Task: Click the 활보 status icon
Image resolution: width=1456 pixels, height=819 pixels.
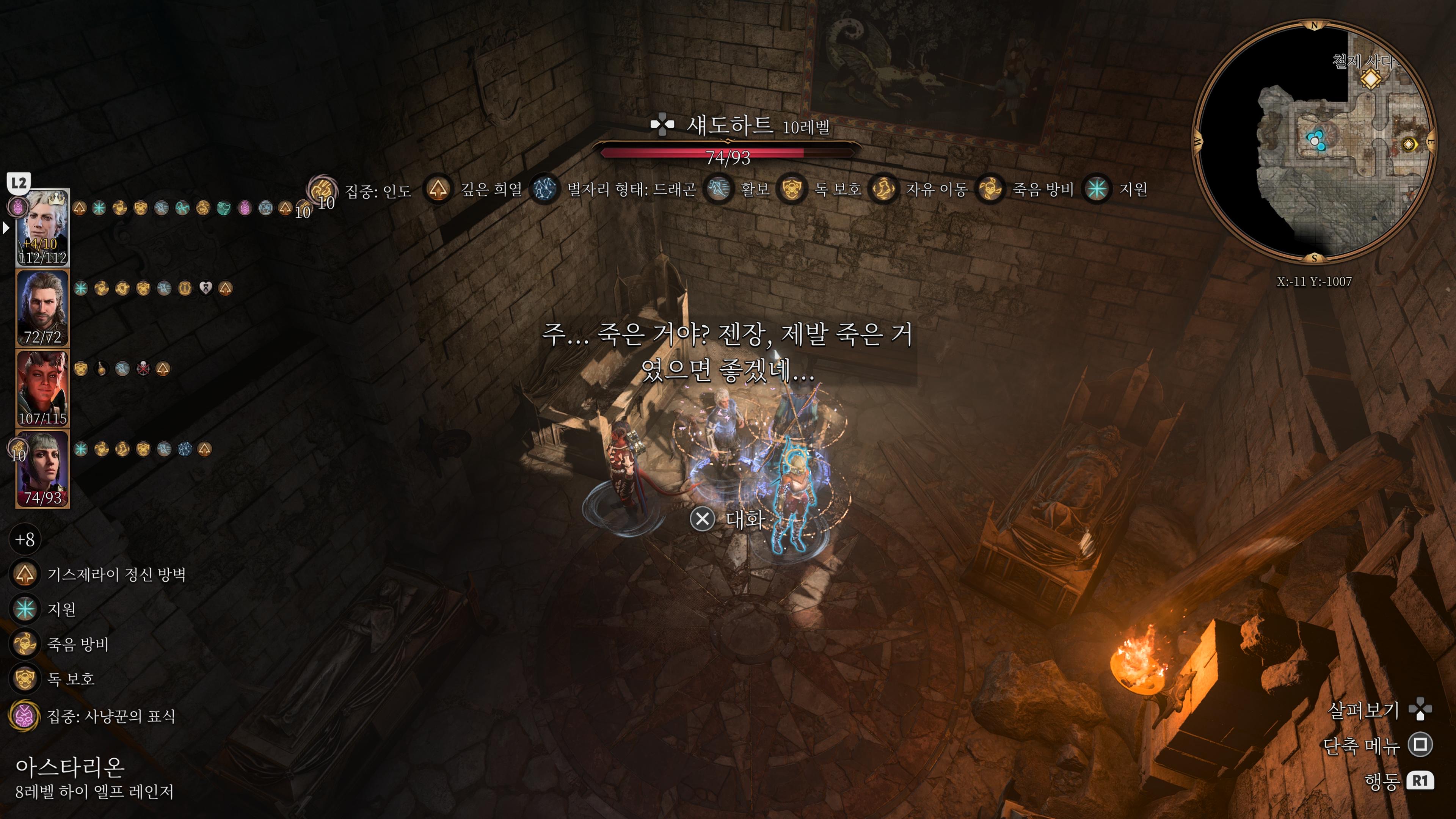Action: (718, 189)
